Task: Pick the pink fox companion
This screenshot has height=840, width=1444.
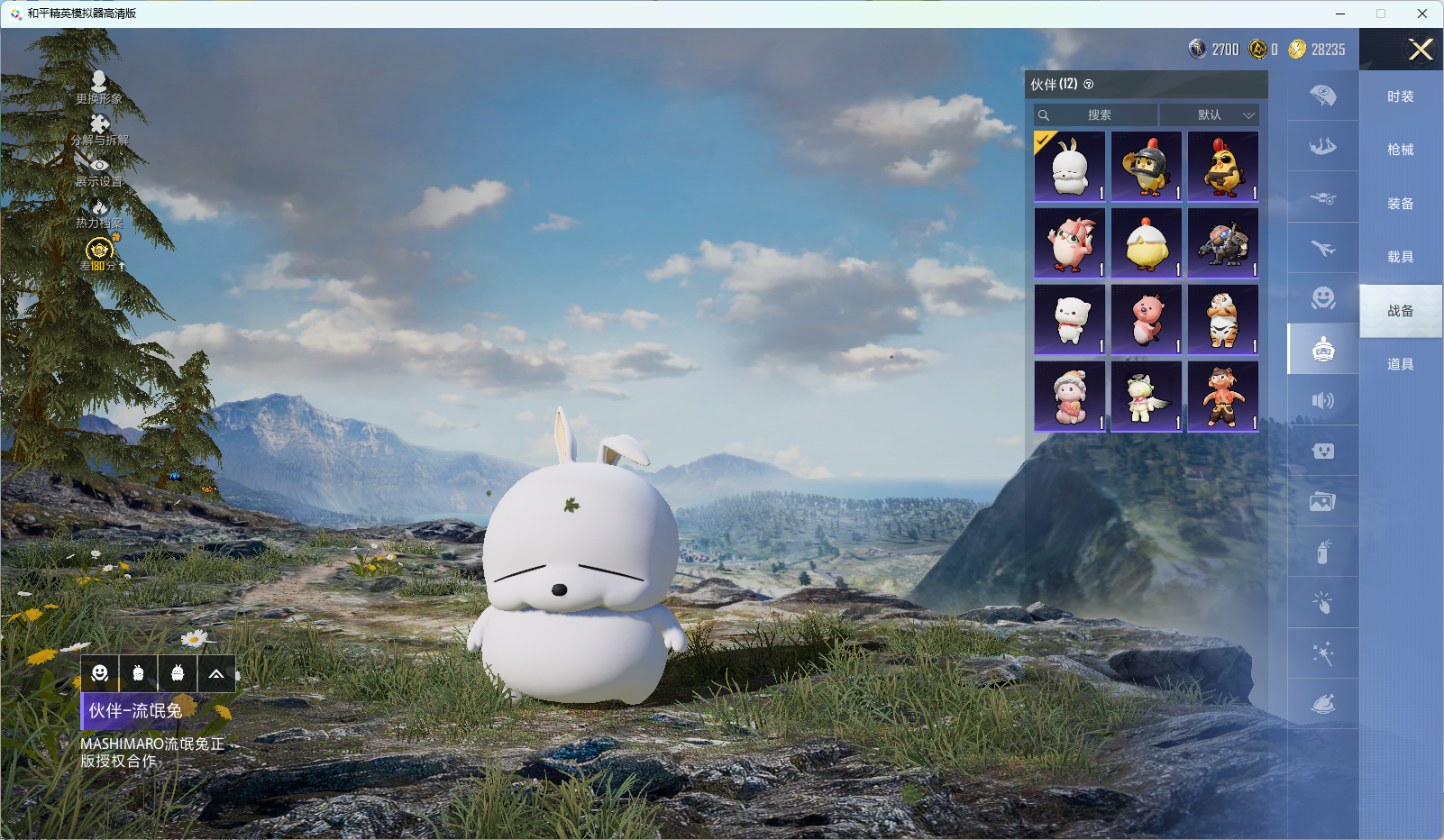Action: tap(1070, 243)
